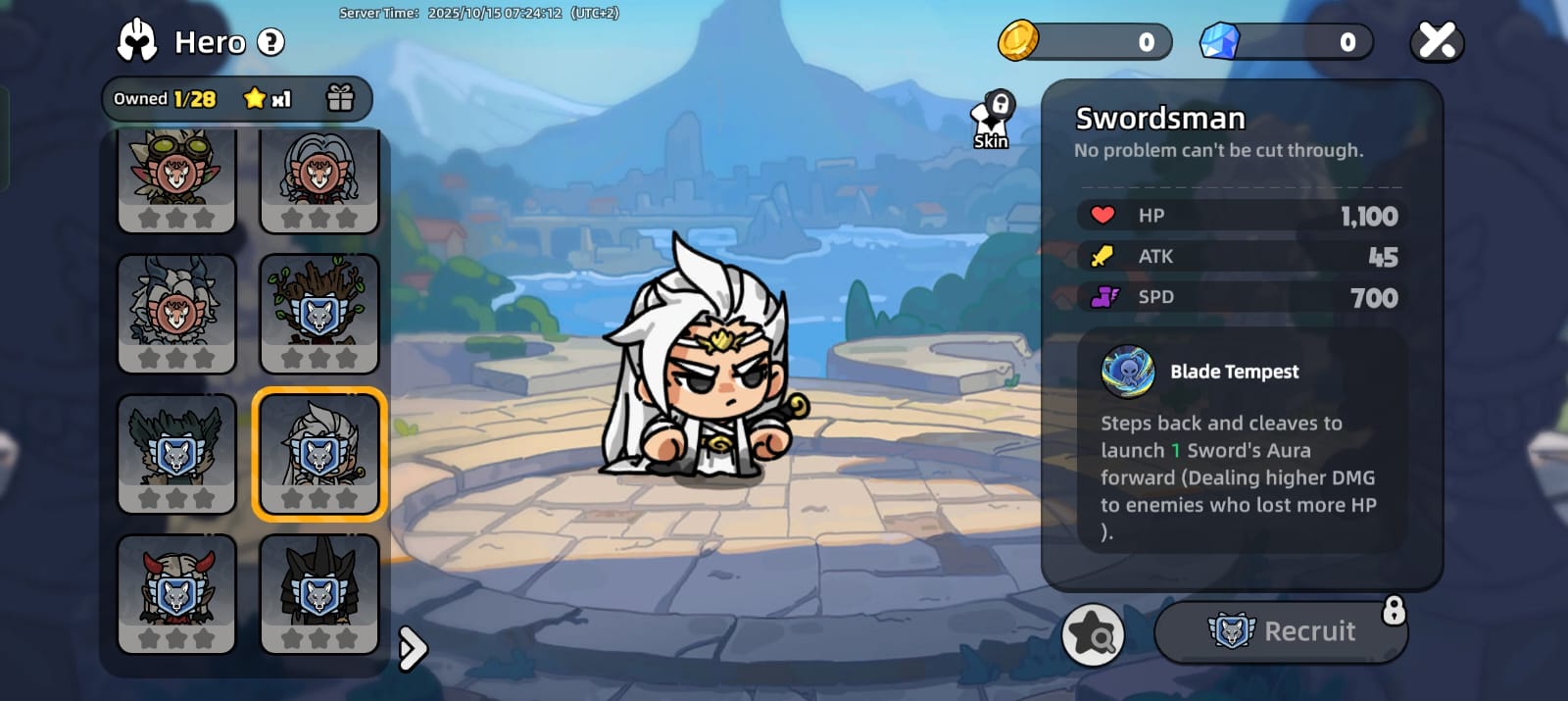
Task: Open the Skin button with lock
Action: coord(992,122)
